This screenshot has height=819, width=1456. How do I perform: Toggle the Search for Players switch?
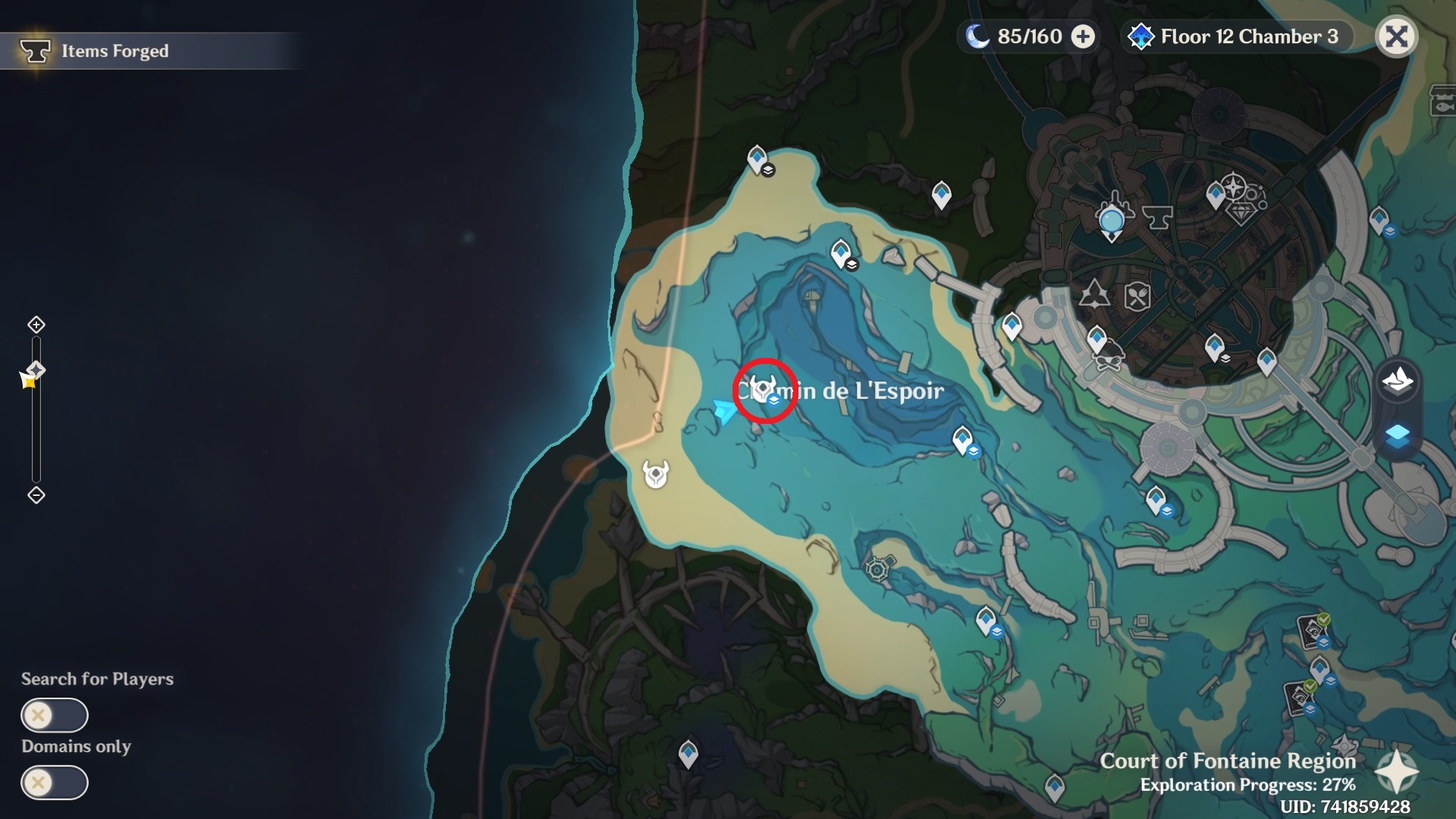click(55, 715)
